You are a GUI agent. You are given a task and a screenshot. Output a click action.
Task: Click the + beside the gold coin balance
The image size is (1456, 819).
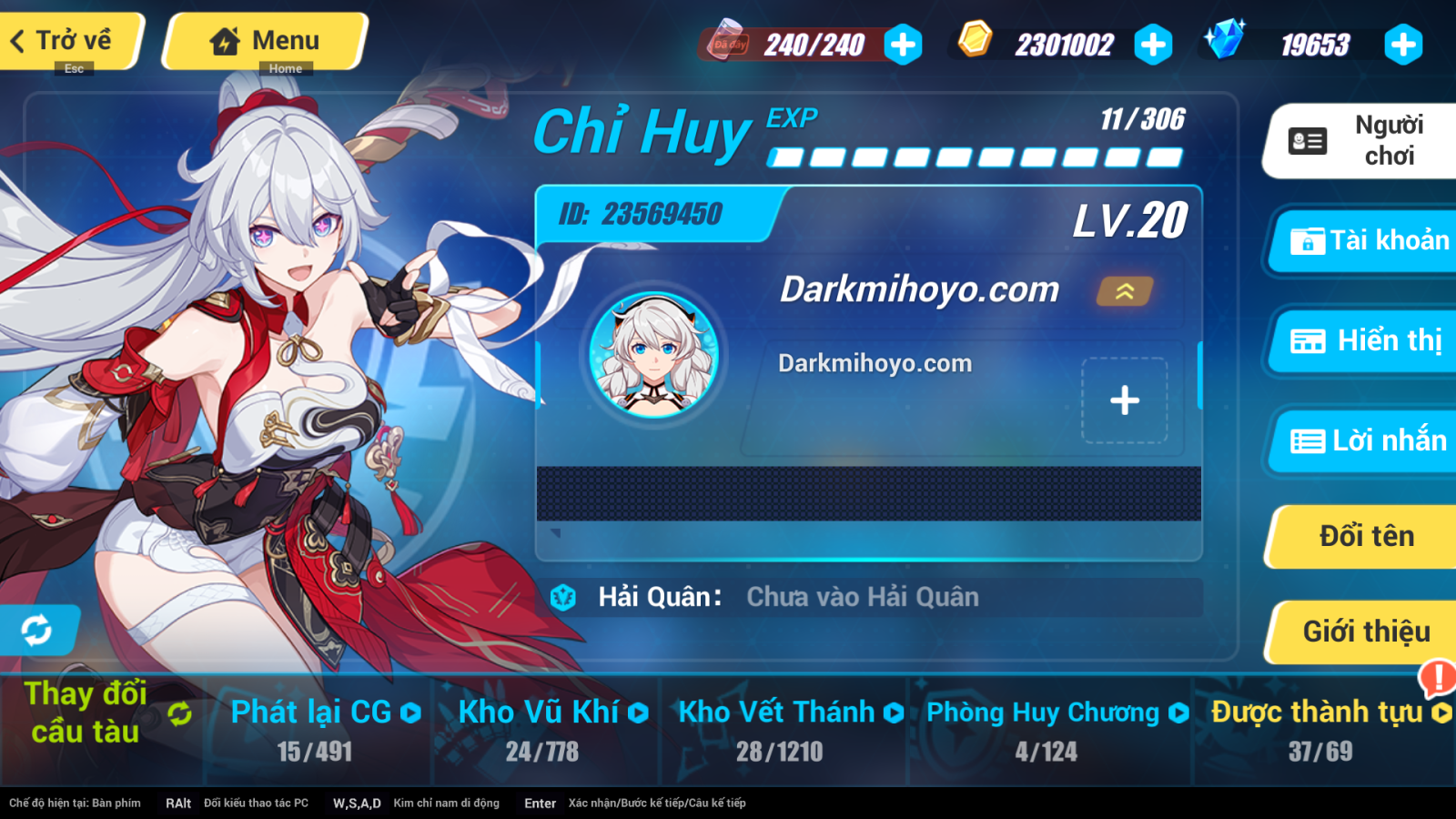pos(1154,43)
